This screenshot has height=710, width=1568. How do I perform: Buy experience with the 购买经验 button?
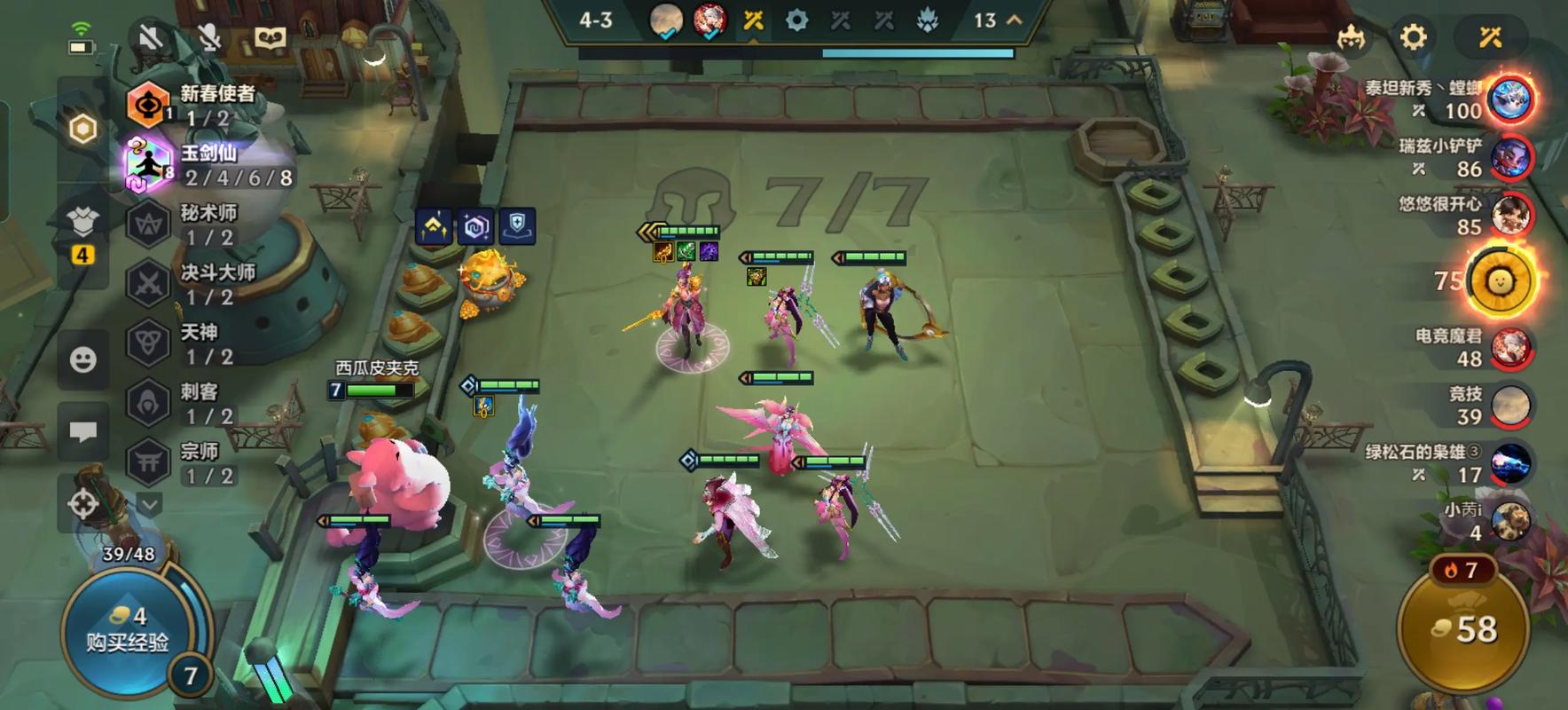[127, 631]
